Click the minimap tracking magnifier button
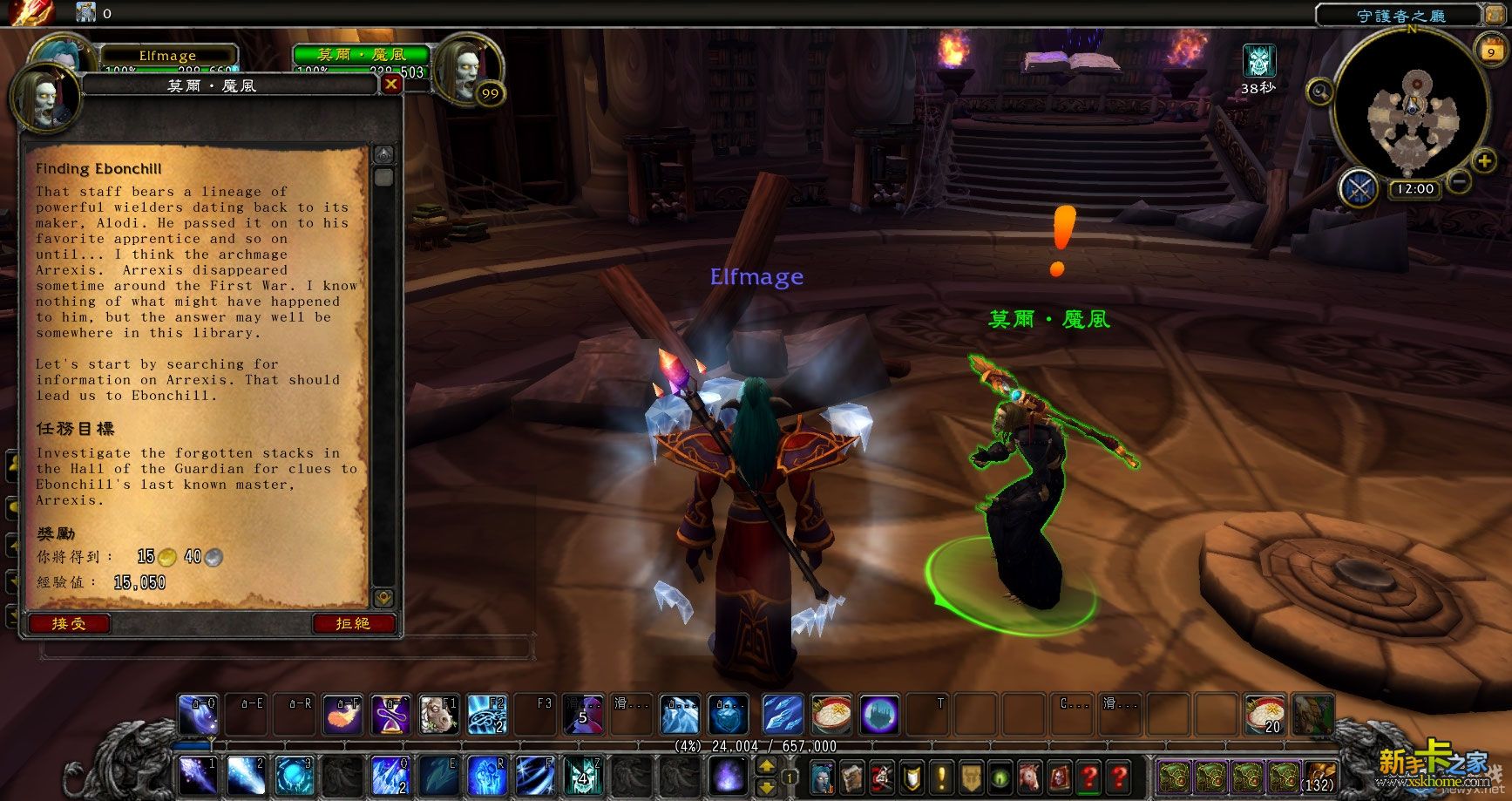This screenshot has height=801, width=1512. 1320,91
